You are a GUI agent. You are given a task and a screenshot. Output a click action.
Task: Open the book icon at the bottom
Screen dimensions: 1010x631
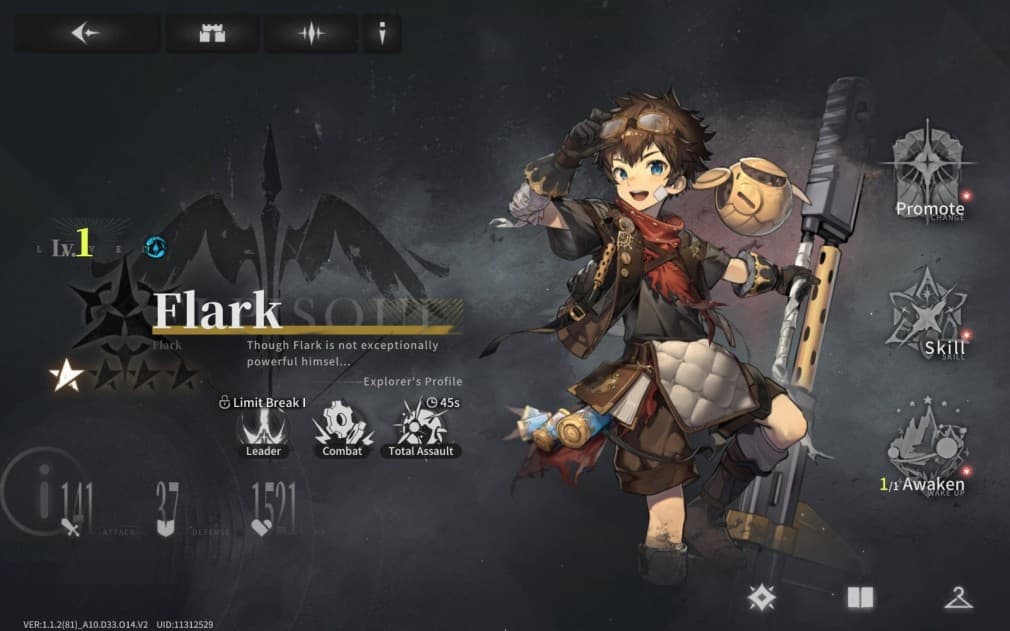[x=860, y=598]
